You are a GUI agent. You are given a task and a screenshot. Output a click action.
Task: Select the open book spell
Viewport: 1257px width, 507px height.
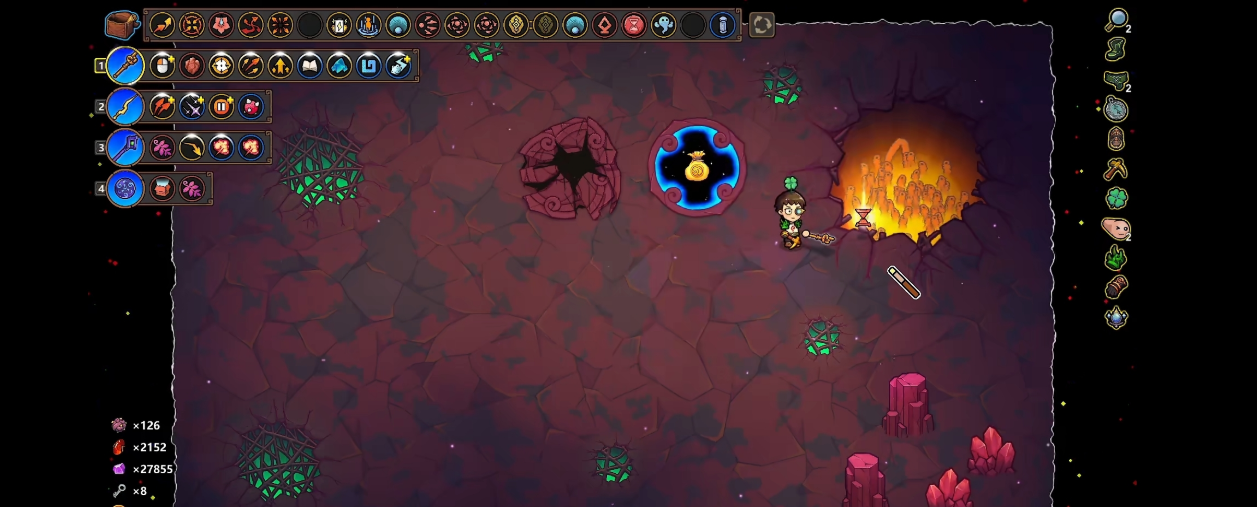(310, 66)
